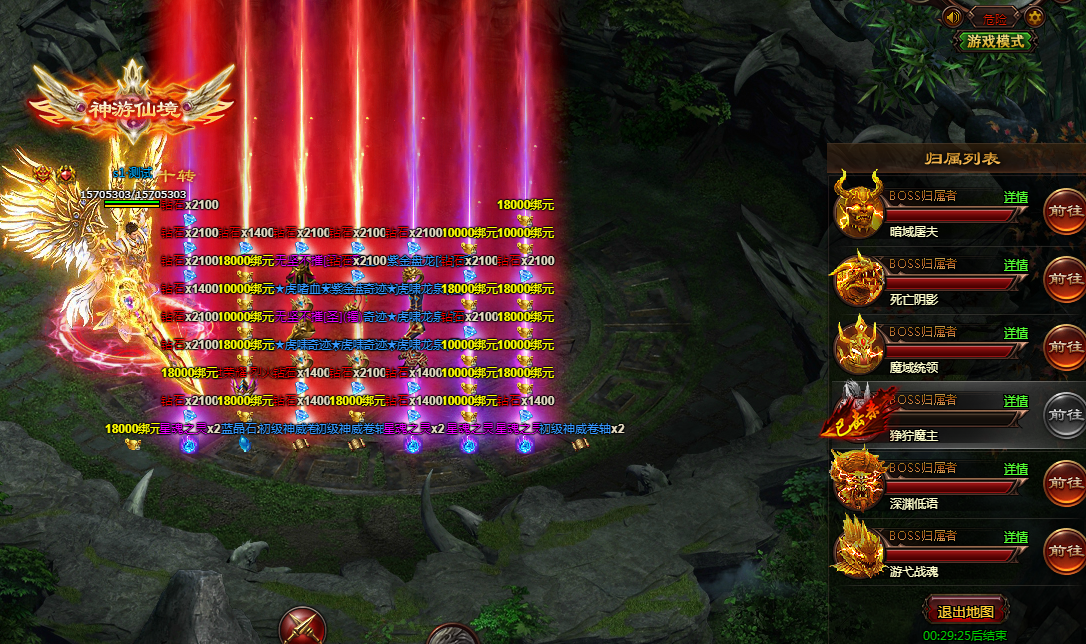
Task: Click the greyed 前往 button for 狰狞魔主
Action: (1064, 415)
